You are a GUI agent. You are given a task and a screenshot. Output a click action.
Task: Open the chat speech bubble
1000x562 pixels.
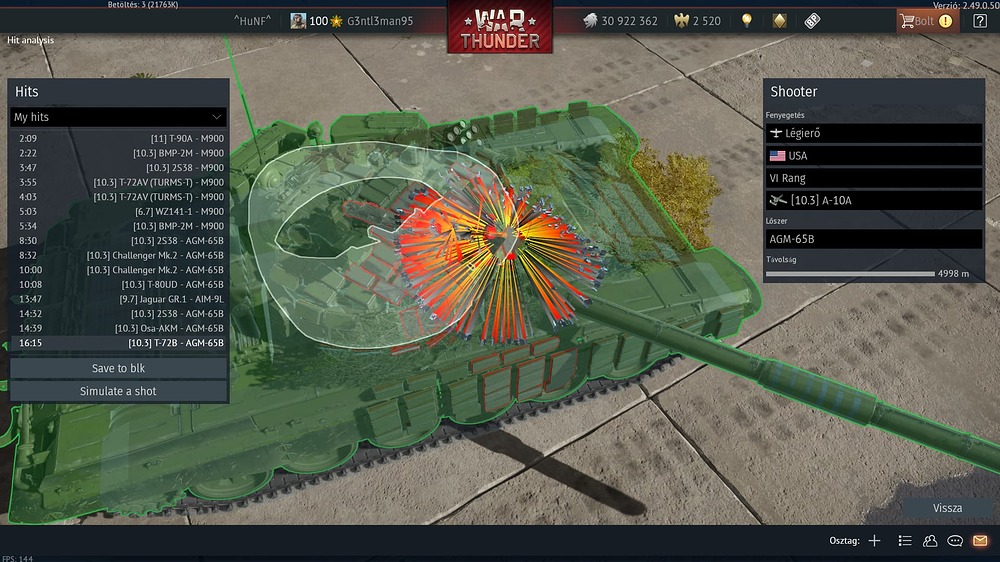coord(955,541)
